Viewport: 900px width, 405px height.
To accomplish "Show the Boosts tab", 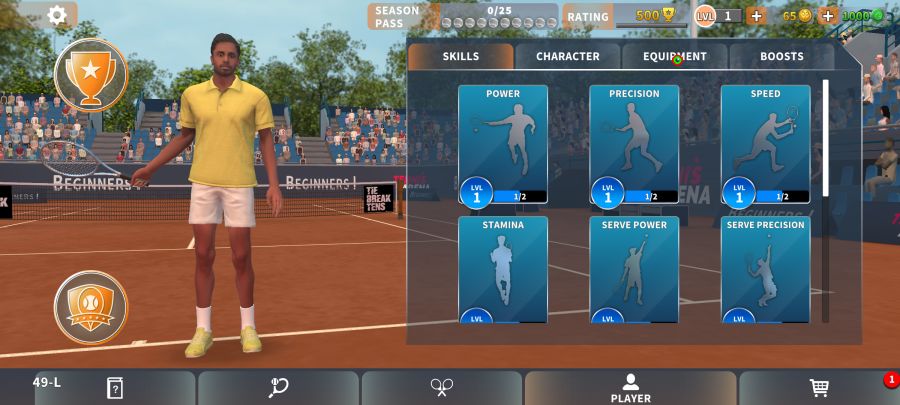I will click(x=781, y=57).
